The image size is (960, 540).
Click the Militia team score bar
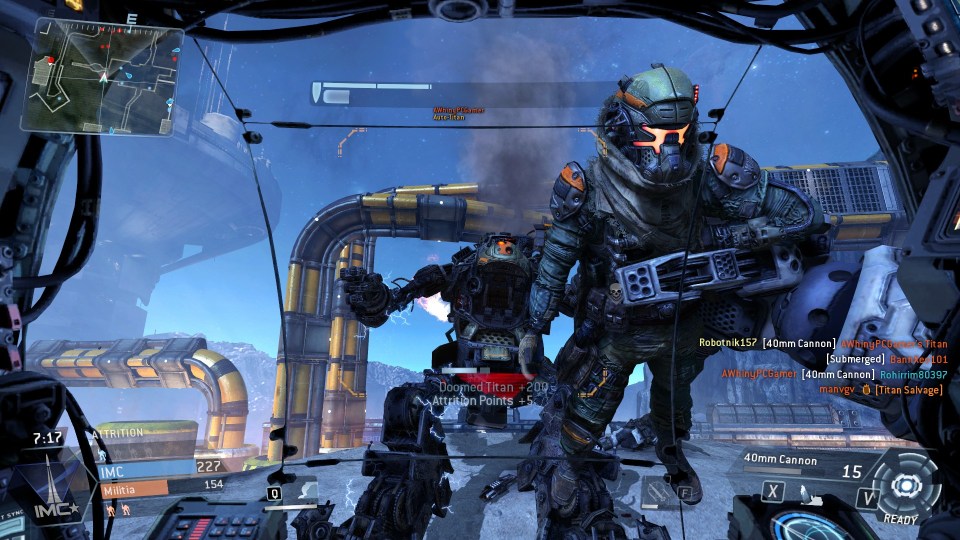coord(134,489)
